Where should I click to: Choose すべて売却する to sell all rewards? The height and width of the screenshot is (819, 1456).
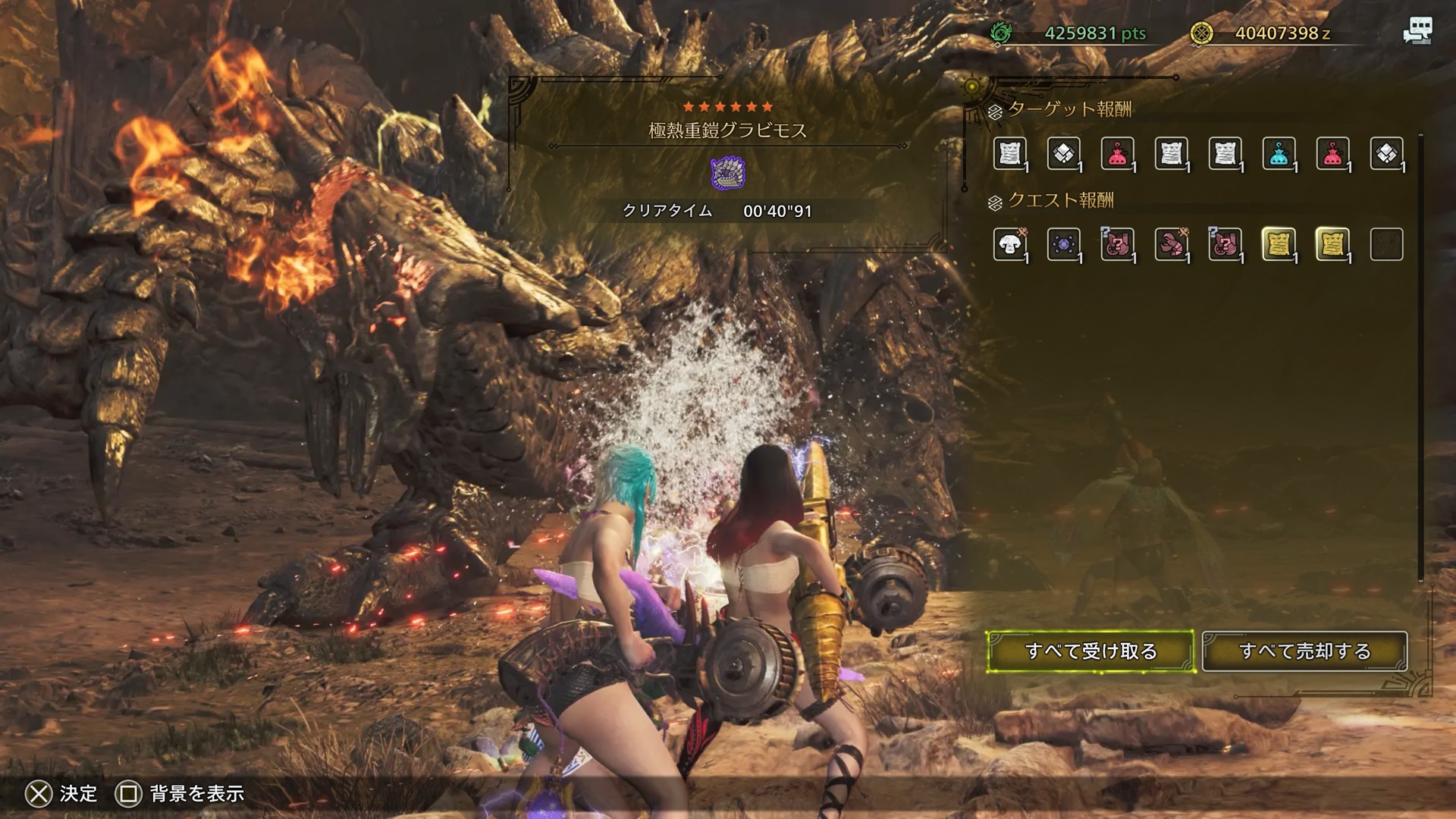pyautogui.click(x=1304, y=651)
